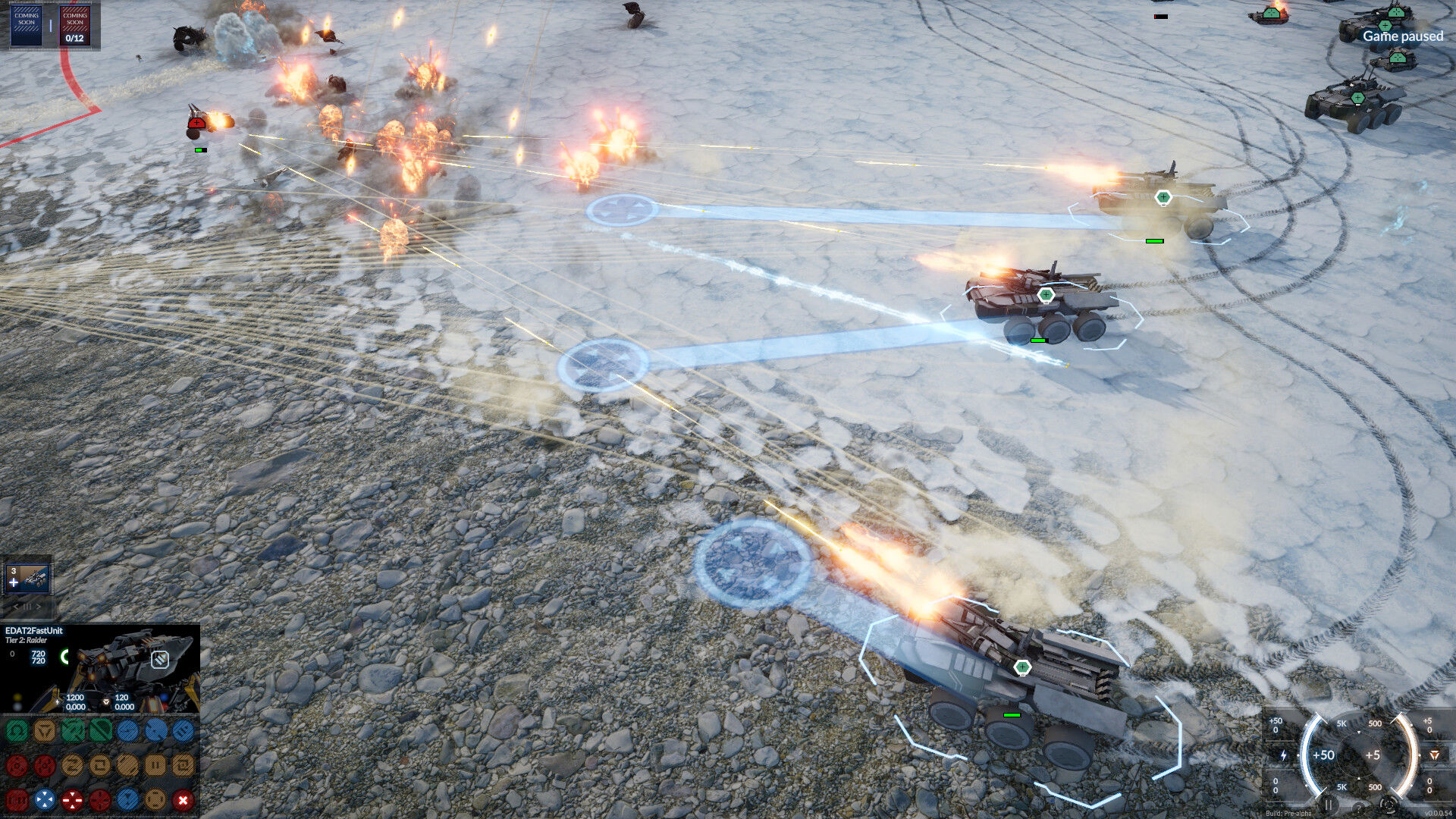
Task: Click the hexagon badge on unit portrait
Action: point(159,659)
